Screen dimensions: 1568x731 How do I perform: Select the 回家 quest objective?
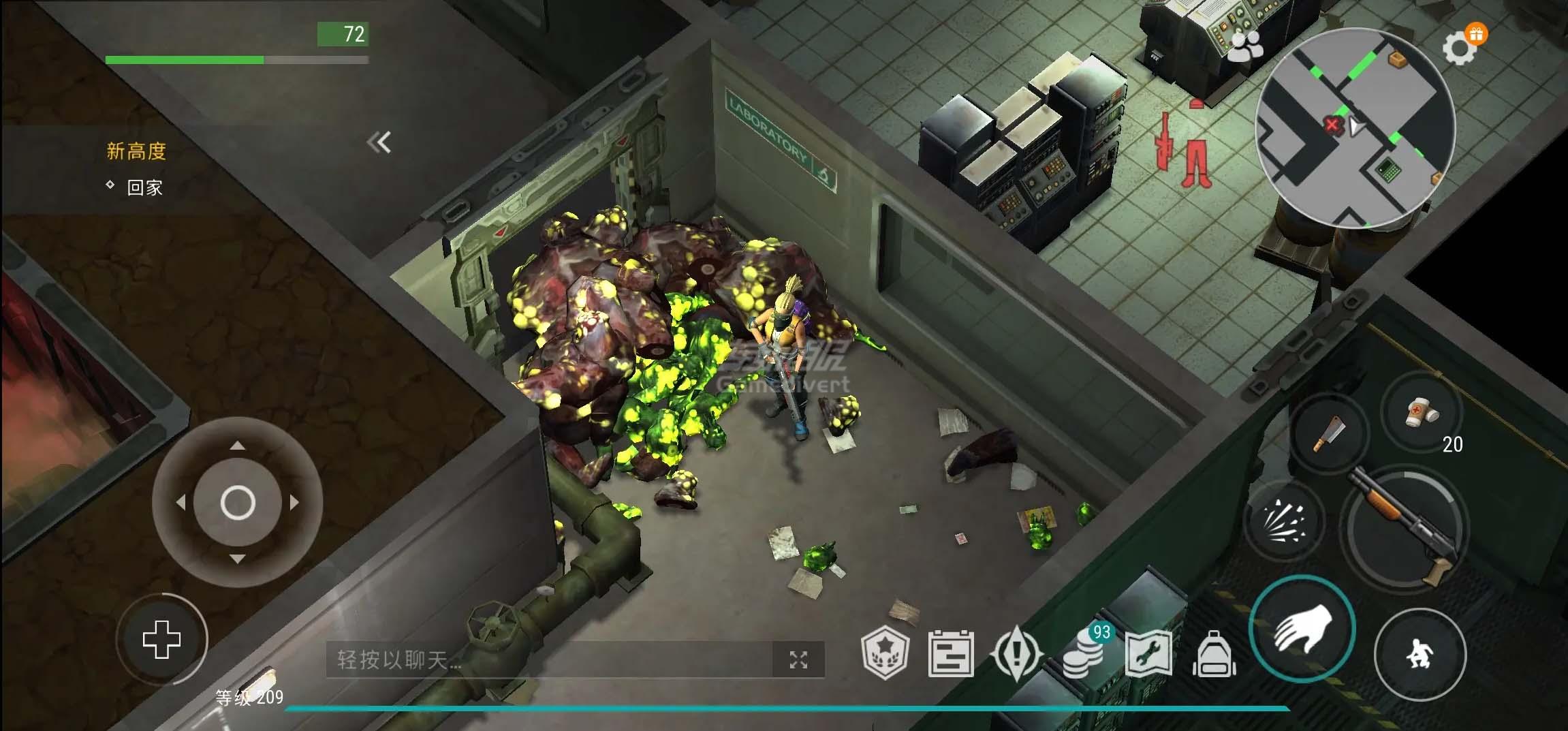coord(144,187)
